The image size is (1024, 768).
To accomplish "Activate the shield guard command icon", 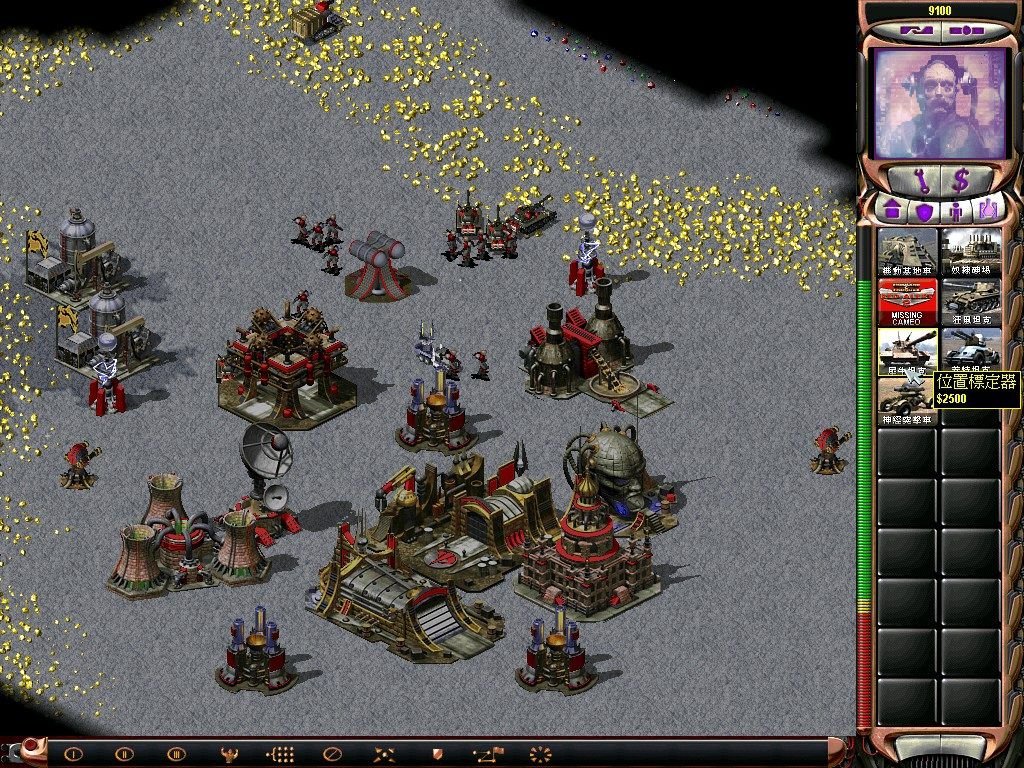I will (436, 754).
